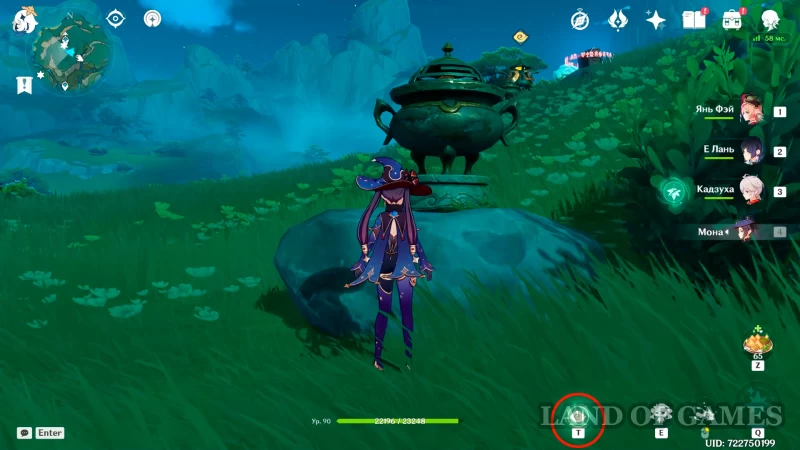Open the quest journal bookmark icon
800x450 pixels.
tap(24, 85)
